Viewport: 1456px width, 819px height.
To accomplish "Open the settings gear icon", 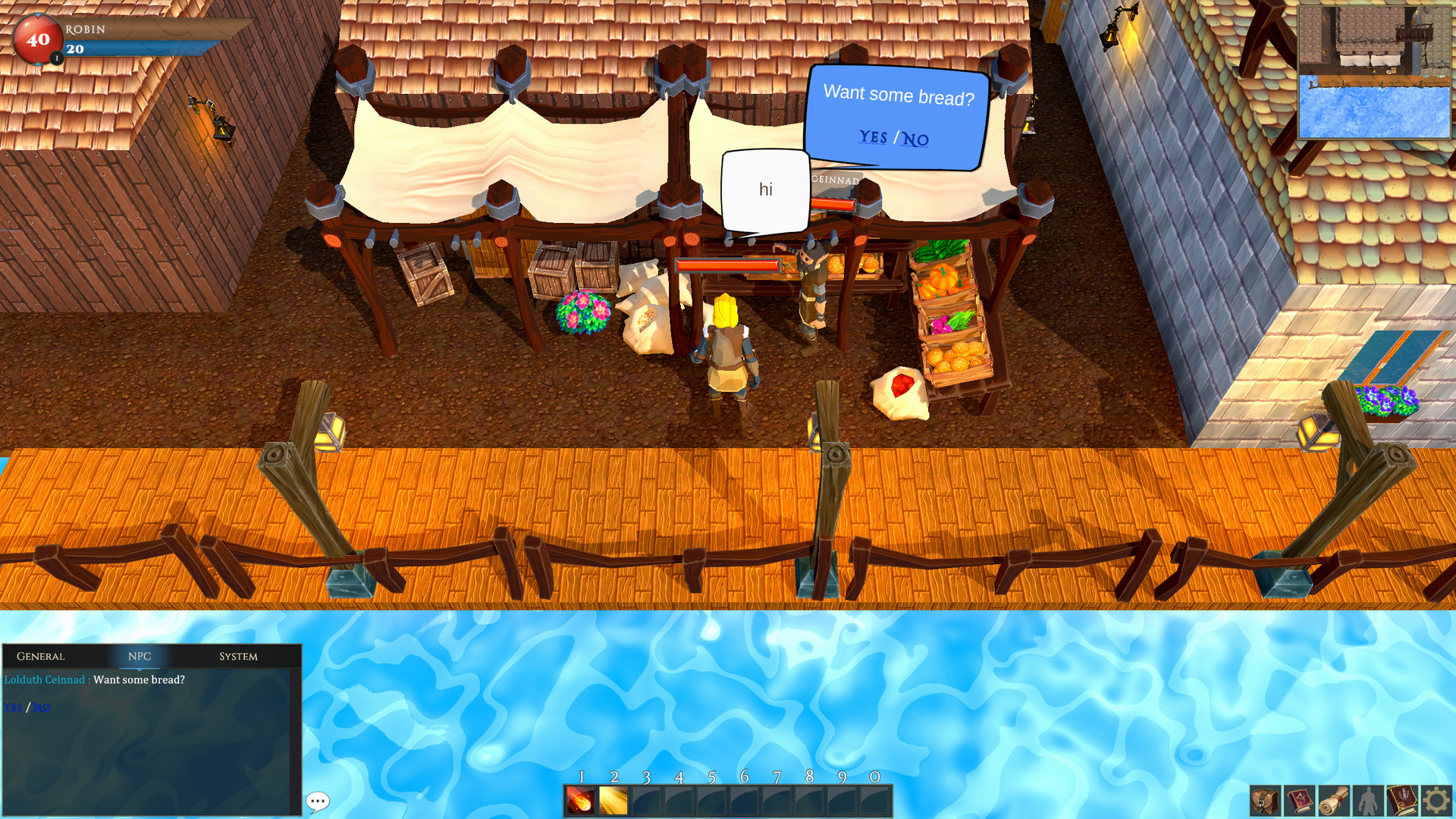I will 1435,799.
